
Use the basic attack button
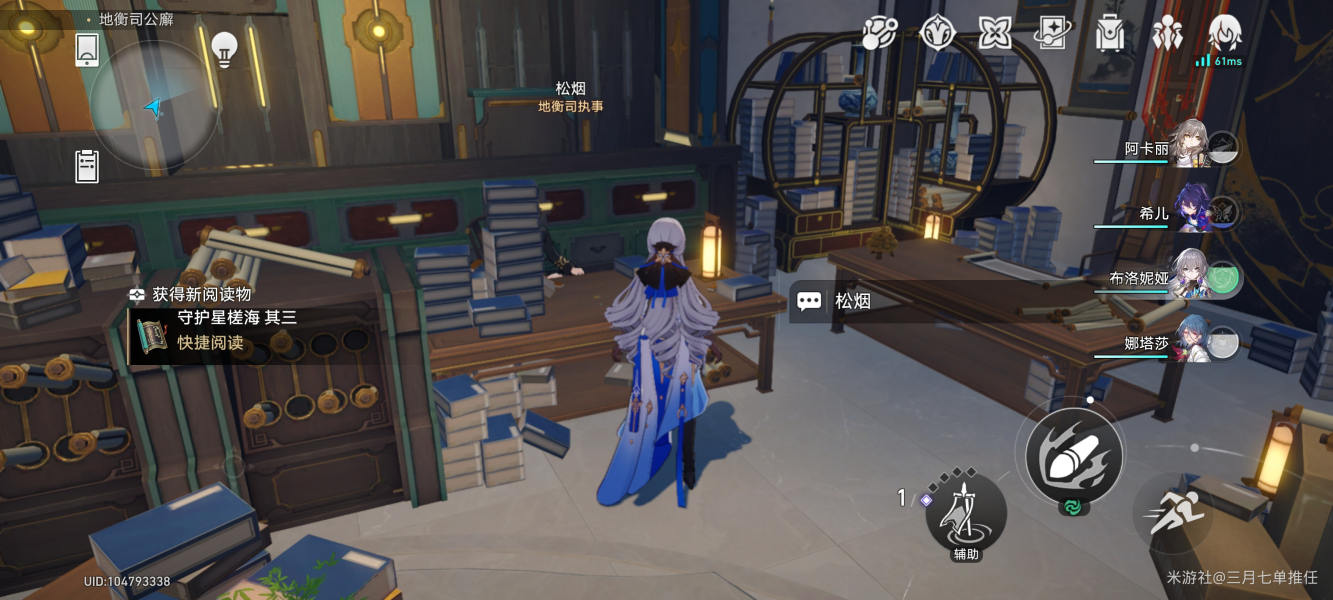1073,456
